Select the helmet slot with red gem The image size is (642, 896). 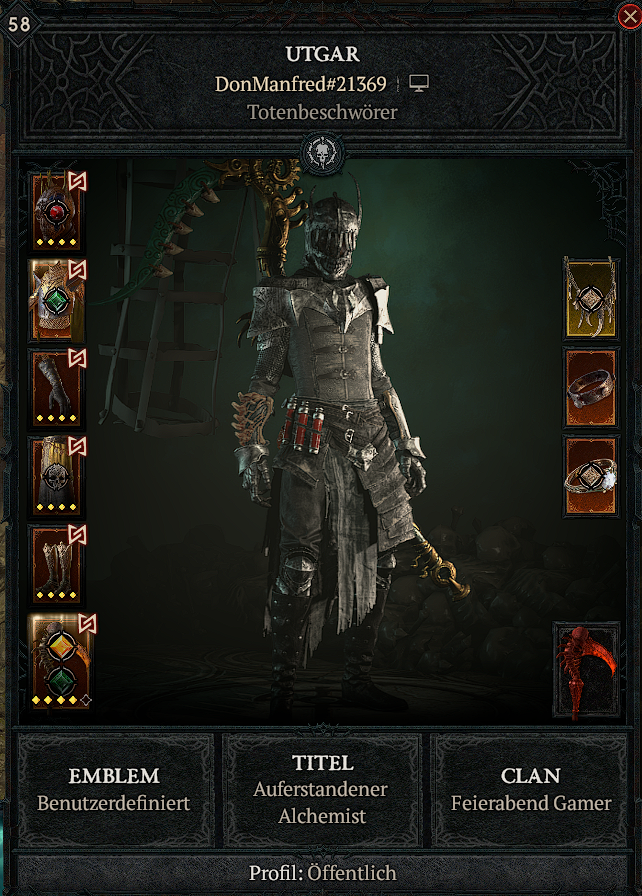point(56,211)
